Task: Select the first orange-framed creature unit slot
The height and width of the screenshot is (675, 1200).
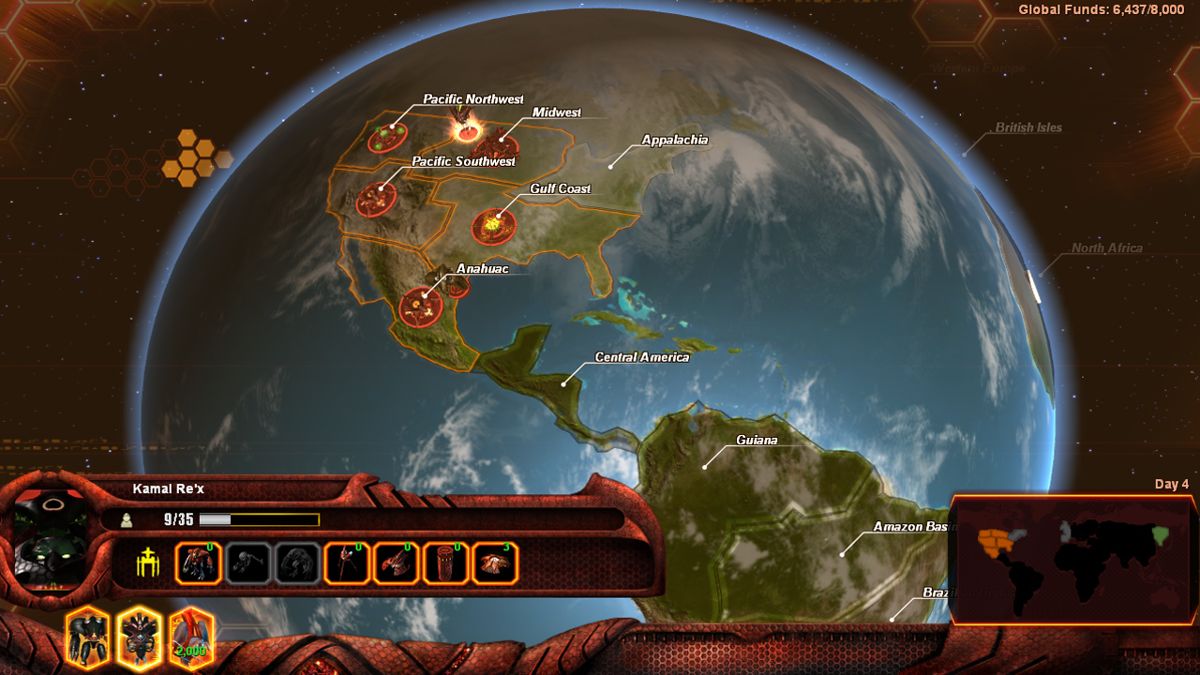Action: [198, 564]
